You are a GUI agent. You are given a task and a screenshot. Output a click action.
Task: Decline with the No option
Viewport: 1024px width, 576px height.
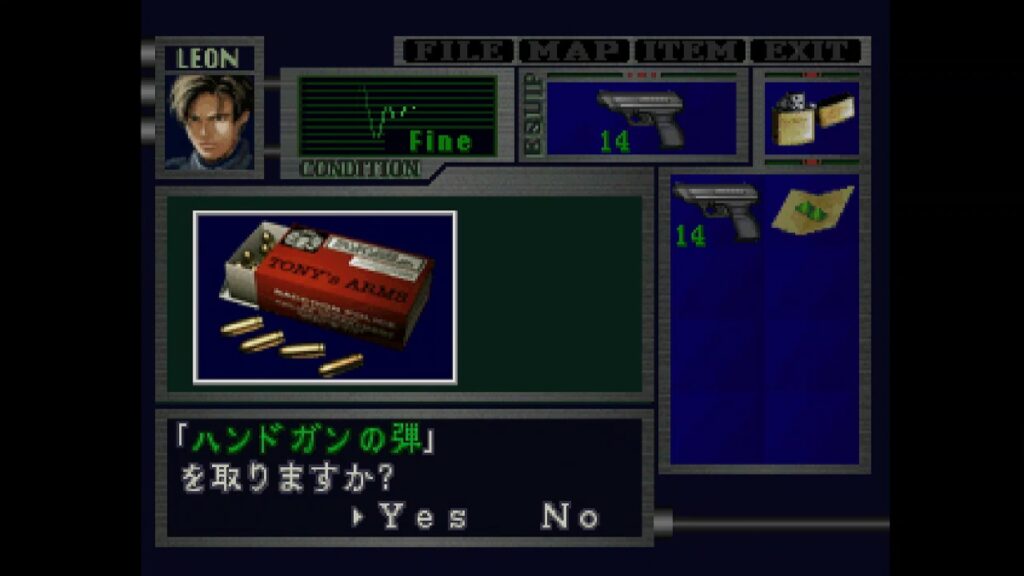tap(570, 517)
